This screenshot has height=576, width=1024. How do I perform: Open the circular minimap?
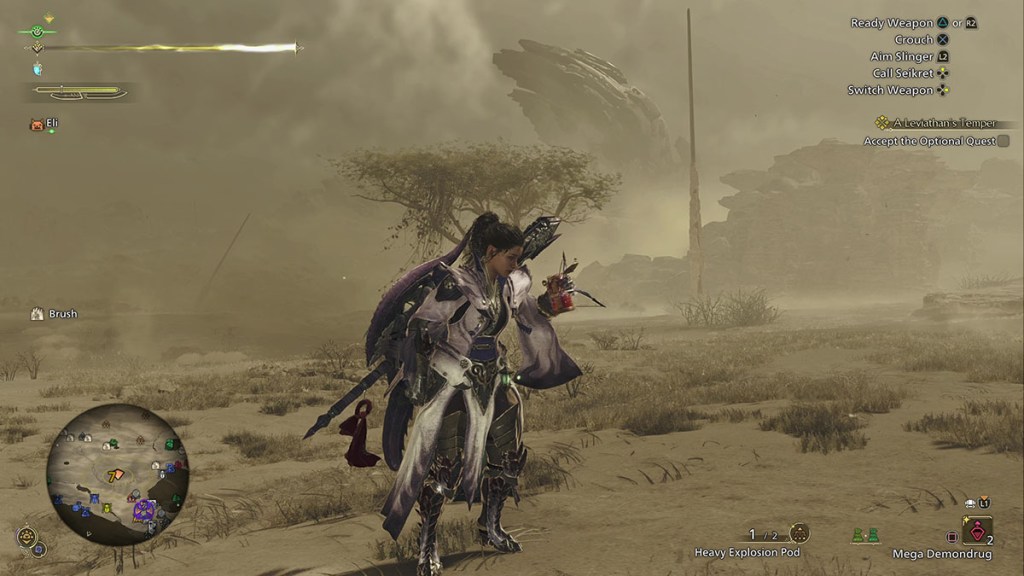pos(117,474)
